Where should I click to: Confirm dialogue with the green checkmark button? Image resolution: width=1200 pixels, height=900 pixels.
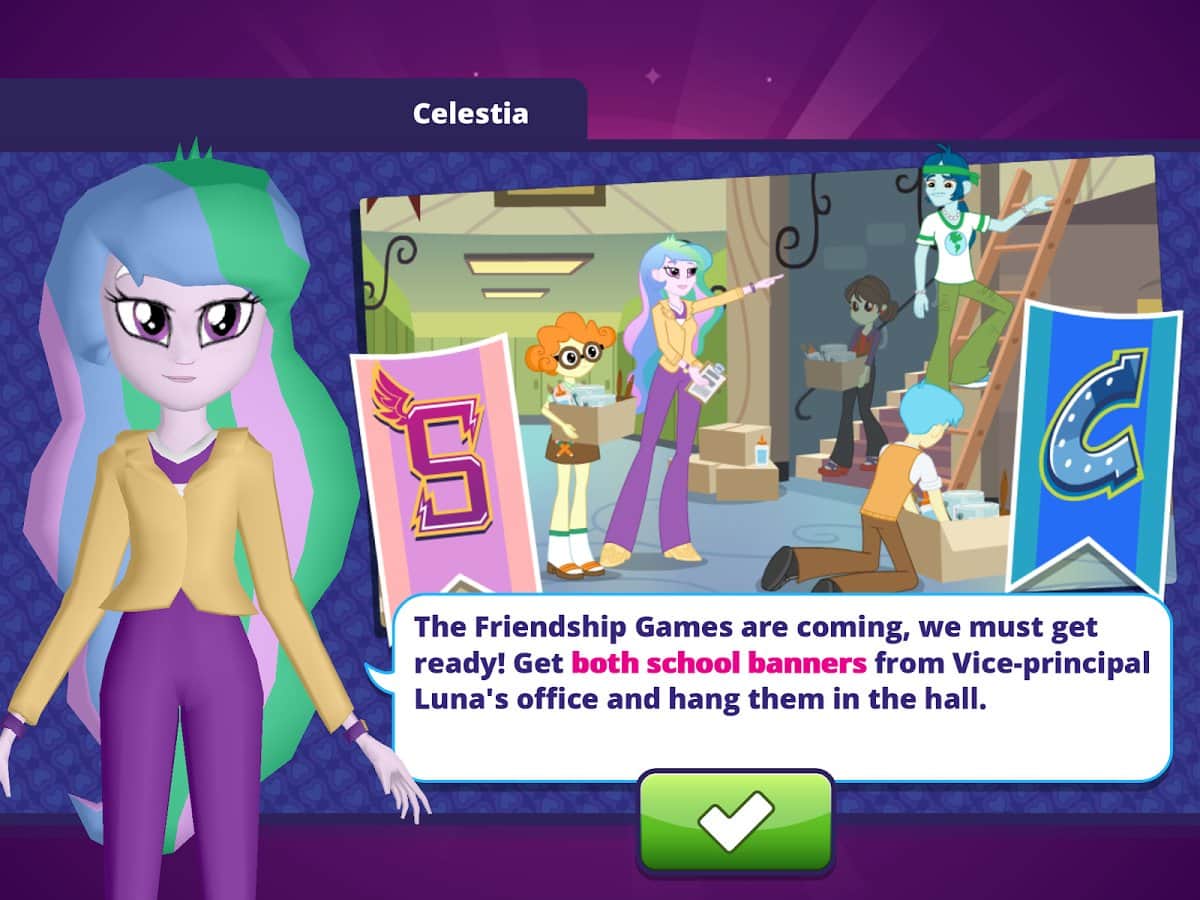pos(735,821)
